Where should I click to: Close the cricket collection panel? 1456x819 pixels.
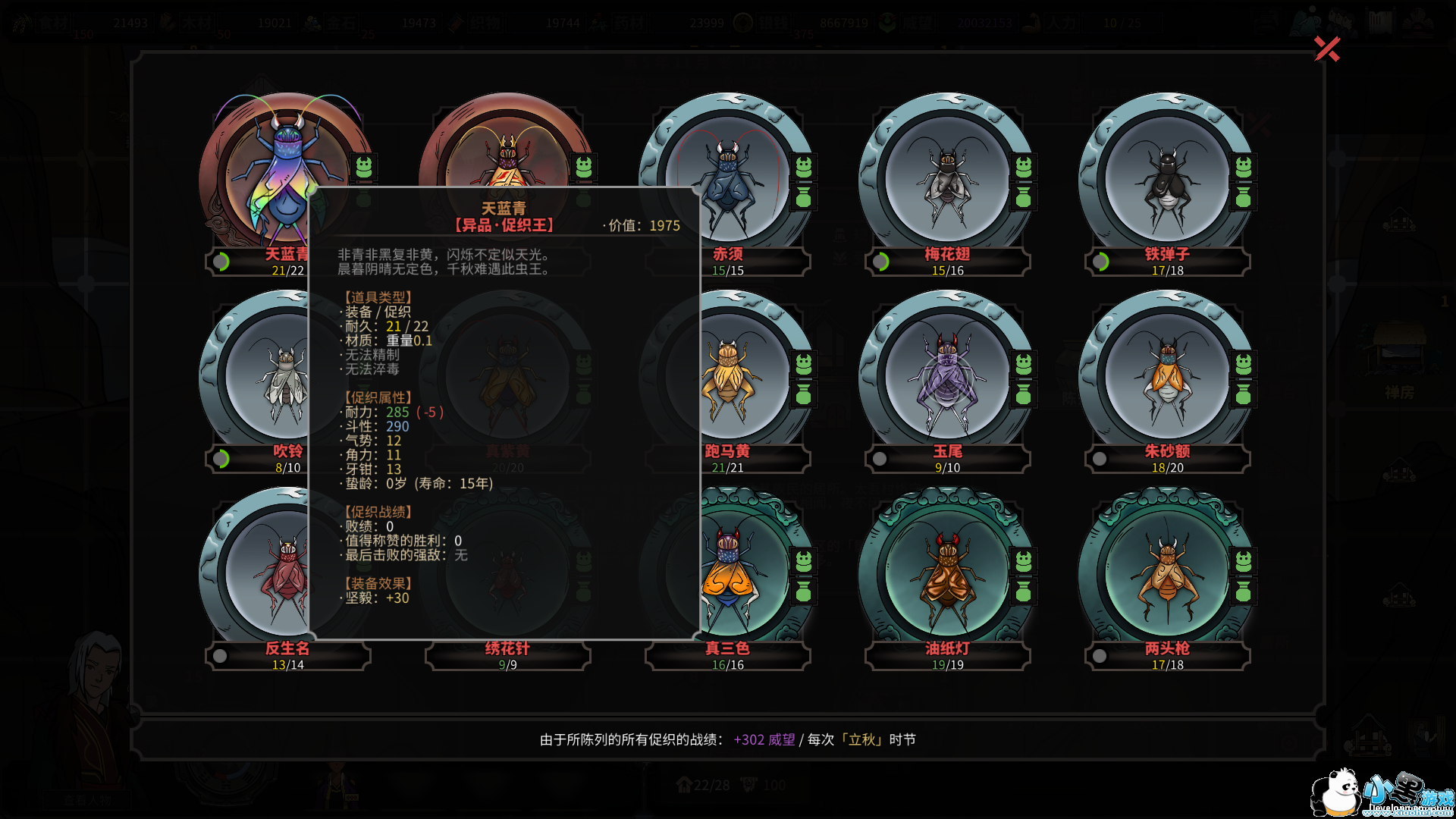[x=1326, y=49]
